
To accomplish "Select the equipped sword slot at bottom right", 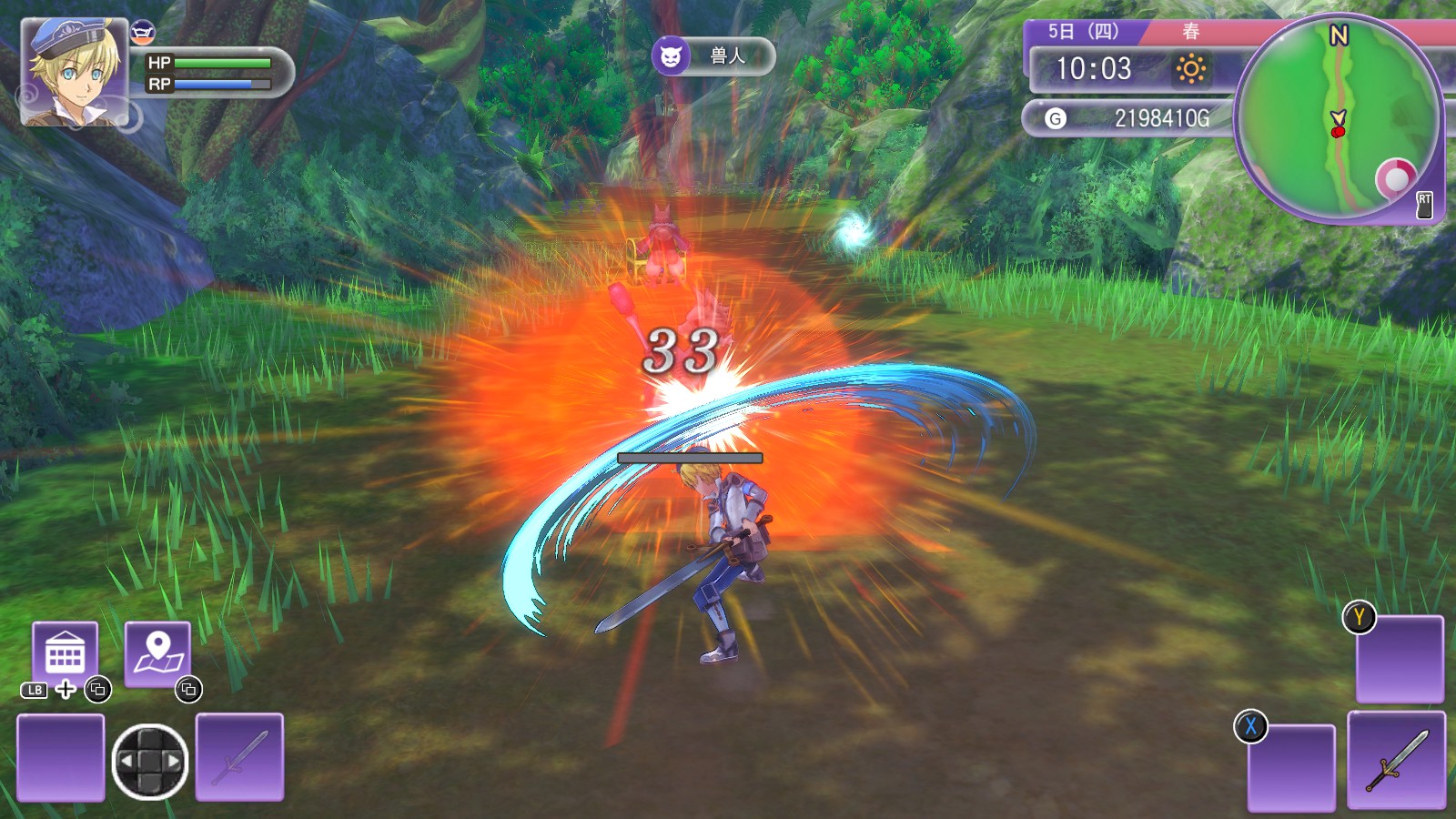I will tap(1396, 761).
